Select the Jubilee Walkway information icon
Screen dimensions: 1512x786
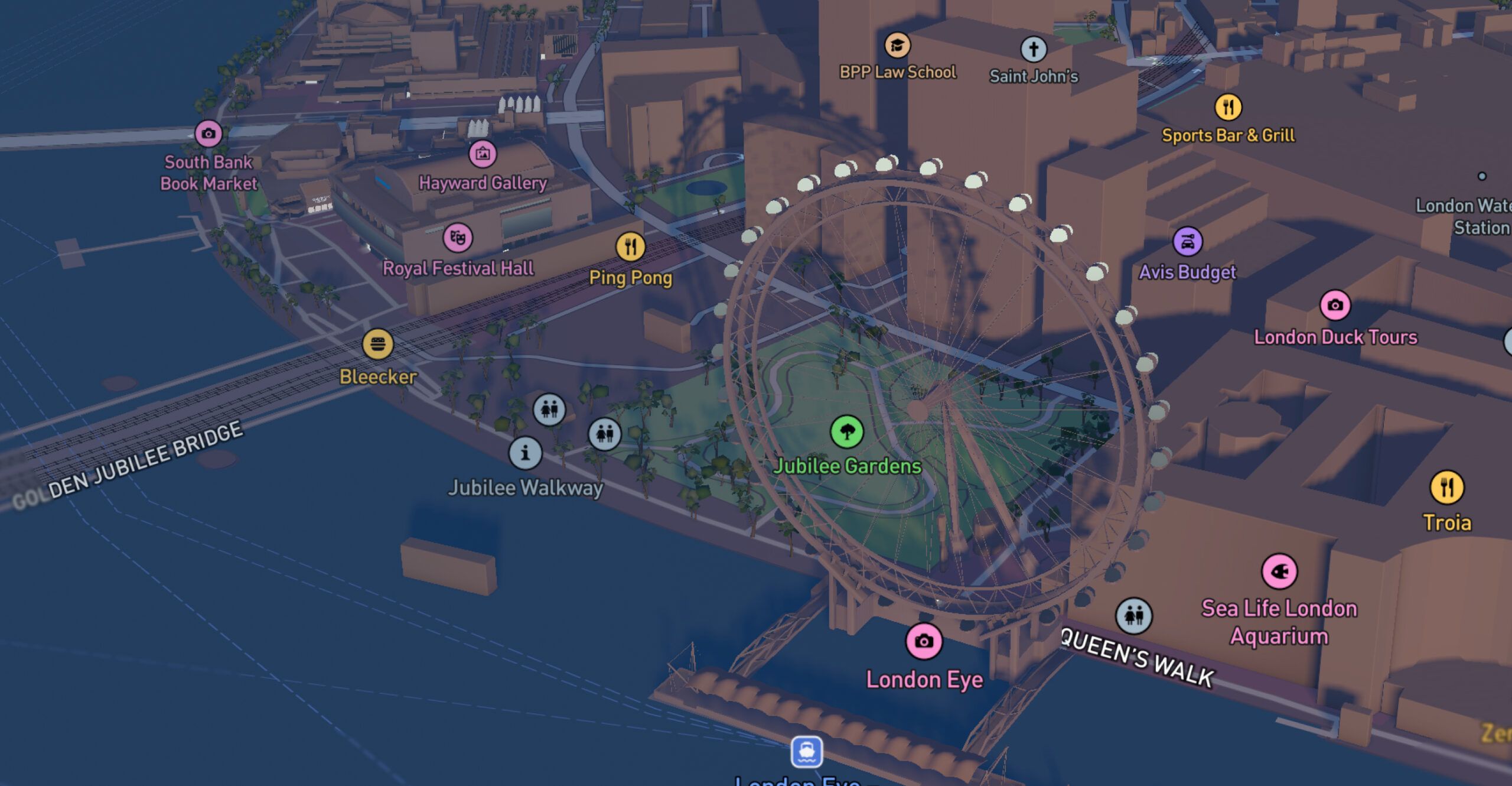pyautogui.click(x=526, y=453)
